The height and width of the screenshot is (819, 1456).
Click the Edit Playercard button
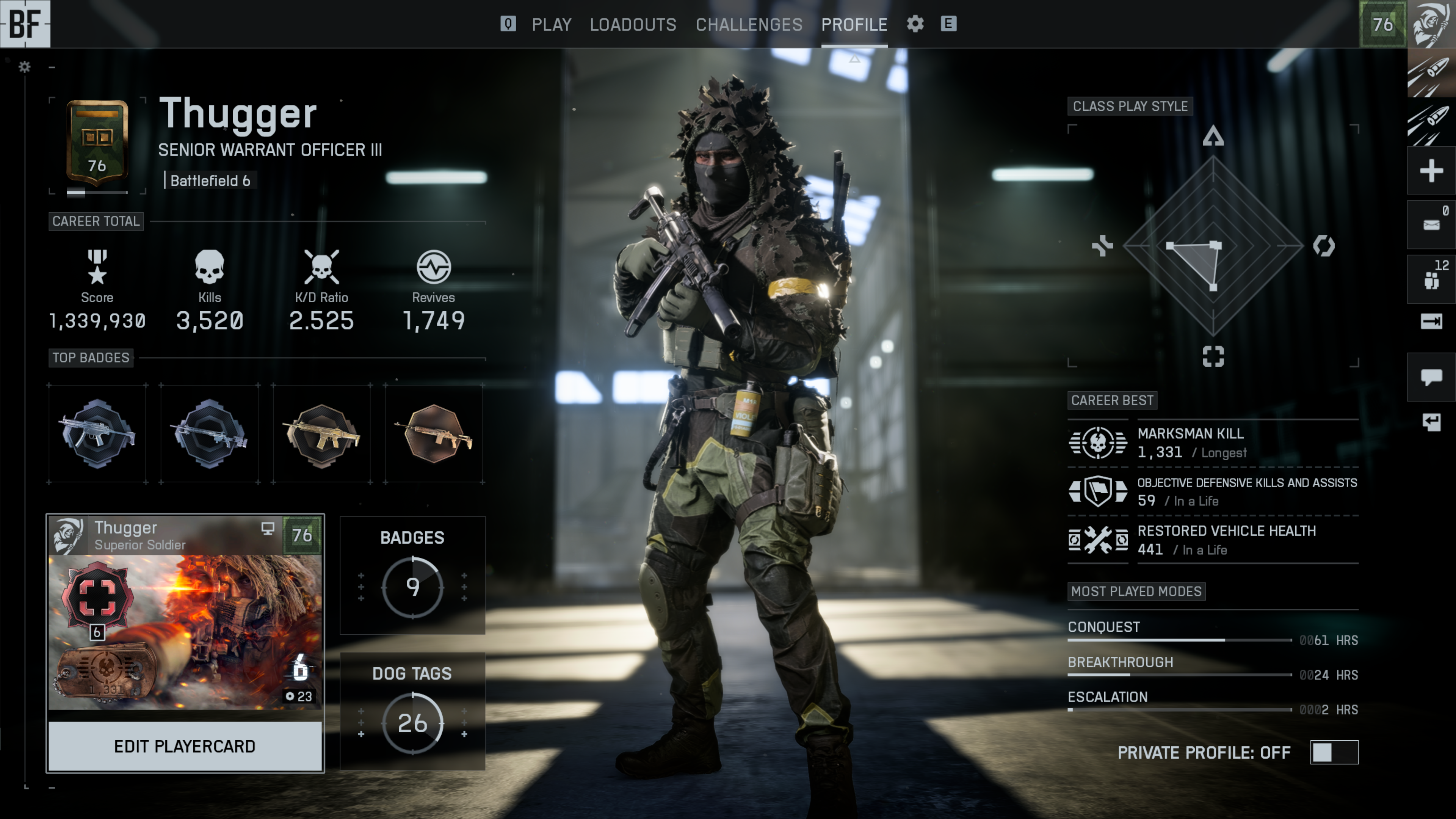[185, 746]
